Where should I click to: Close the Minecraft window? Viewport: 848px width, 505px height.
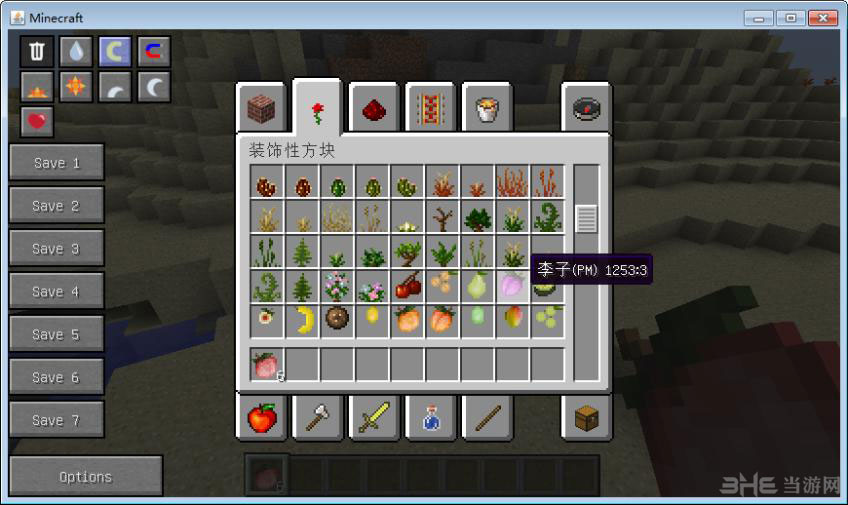pos(823,18)
